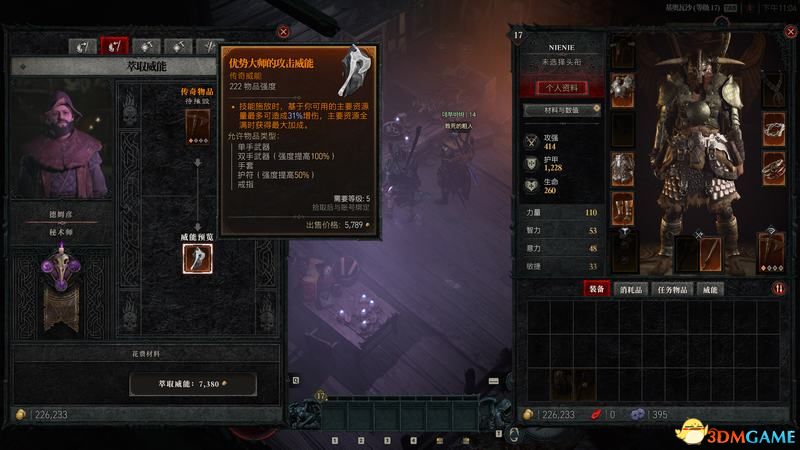Switch to the 消耗品 consumables tab

633,289
